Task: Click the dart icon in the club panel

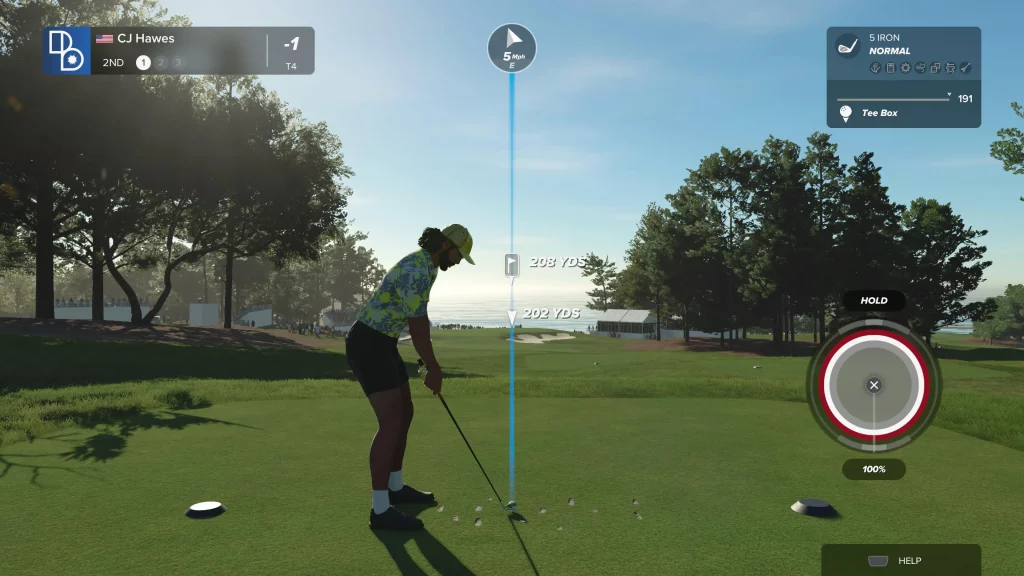Action: pyautogui.click(x=966, y=68)
